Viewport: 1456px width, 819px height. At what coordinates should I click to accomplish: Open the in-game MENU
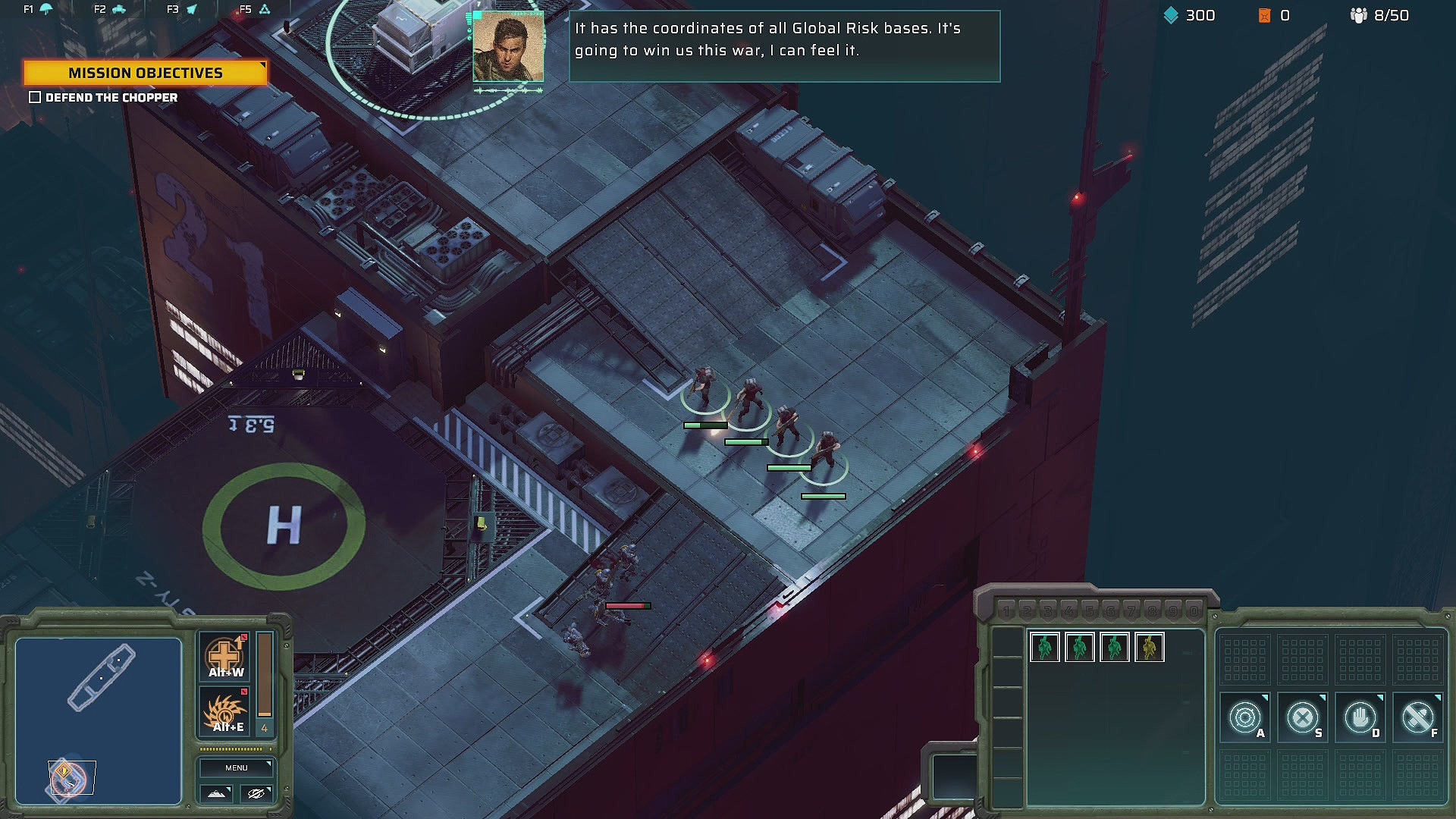point(236,767)
